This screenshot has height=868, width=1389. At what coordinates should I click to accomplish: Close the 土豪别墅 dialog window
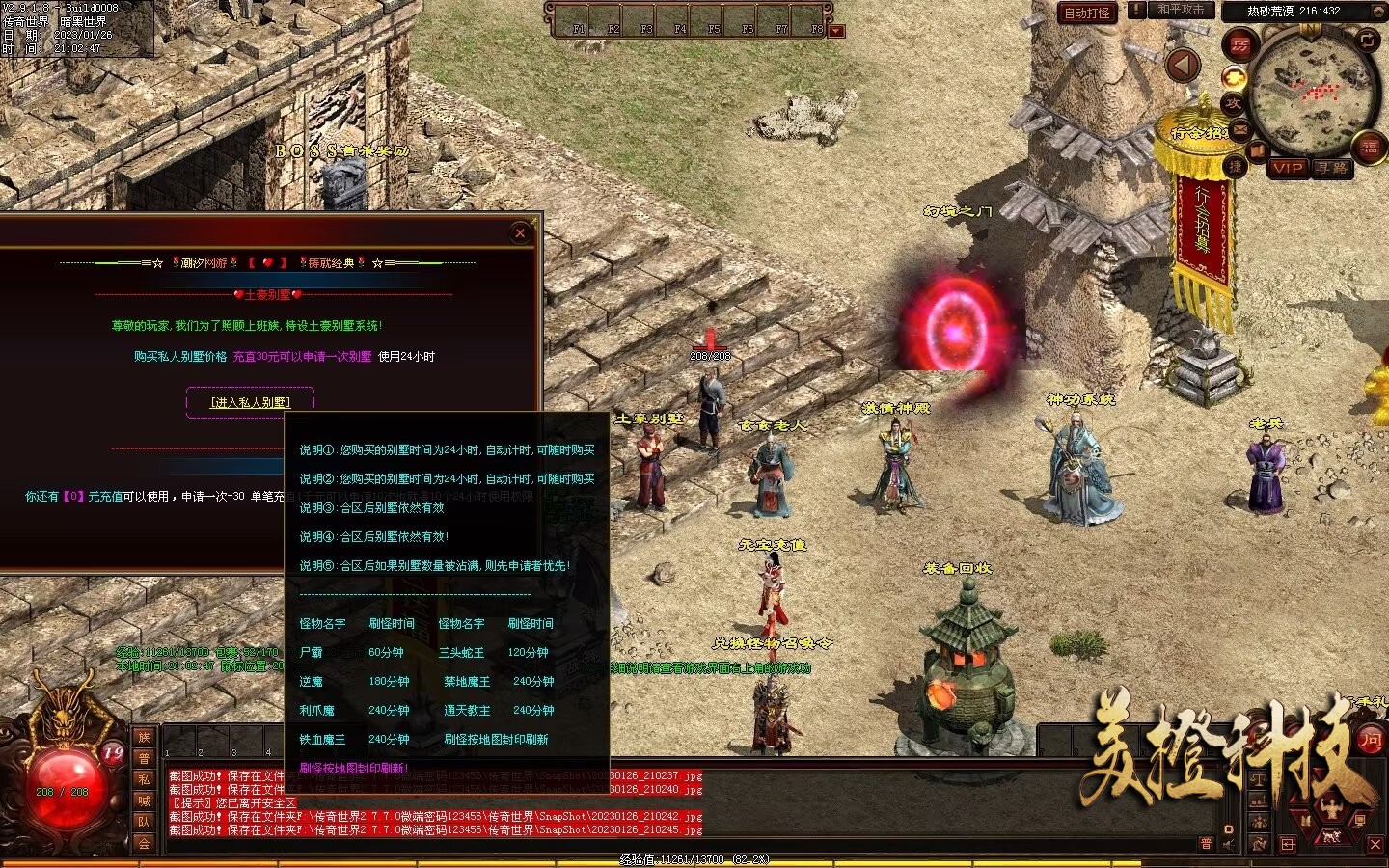520,232
